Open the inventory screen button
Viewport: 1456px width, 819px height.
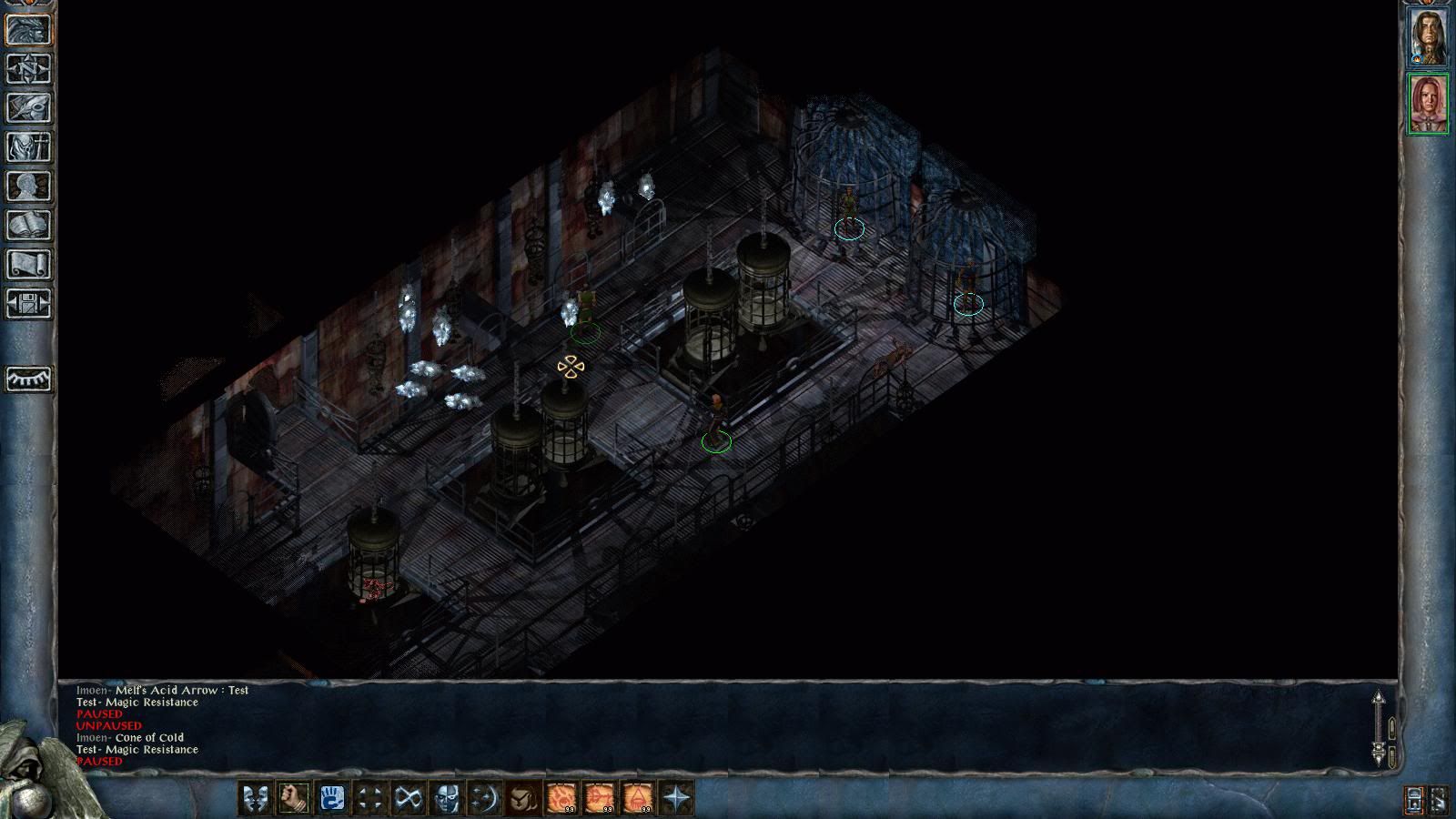click(x=28, y=147)
